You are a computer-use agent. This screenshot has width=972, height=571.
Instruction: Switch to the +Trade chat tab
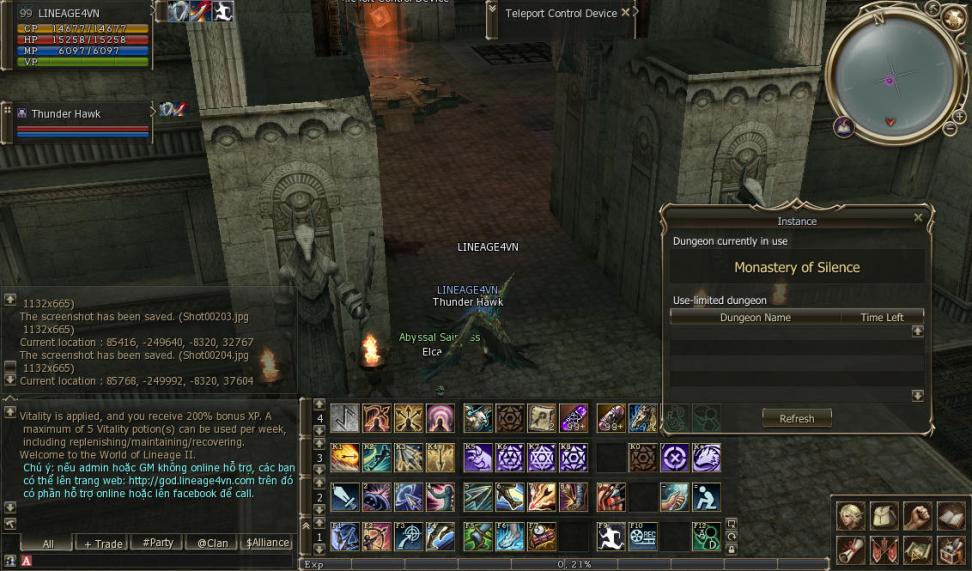[x=103, y=543]
